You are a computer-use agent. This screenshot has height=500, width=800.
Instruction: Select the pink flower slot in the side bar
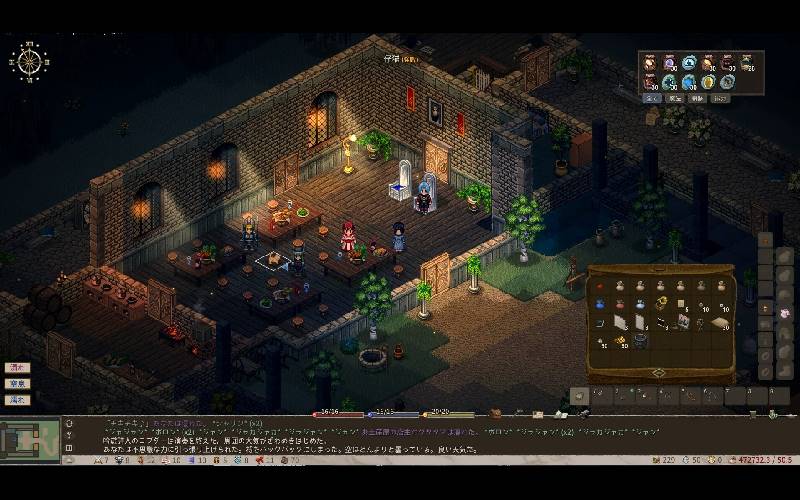pyautogui.click(x=784, y=314)
